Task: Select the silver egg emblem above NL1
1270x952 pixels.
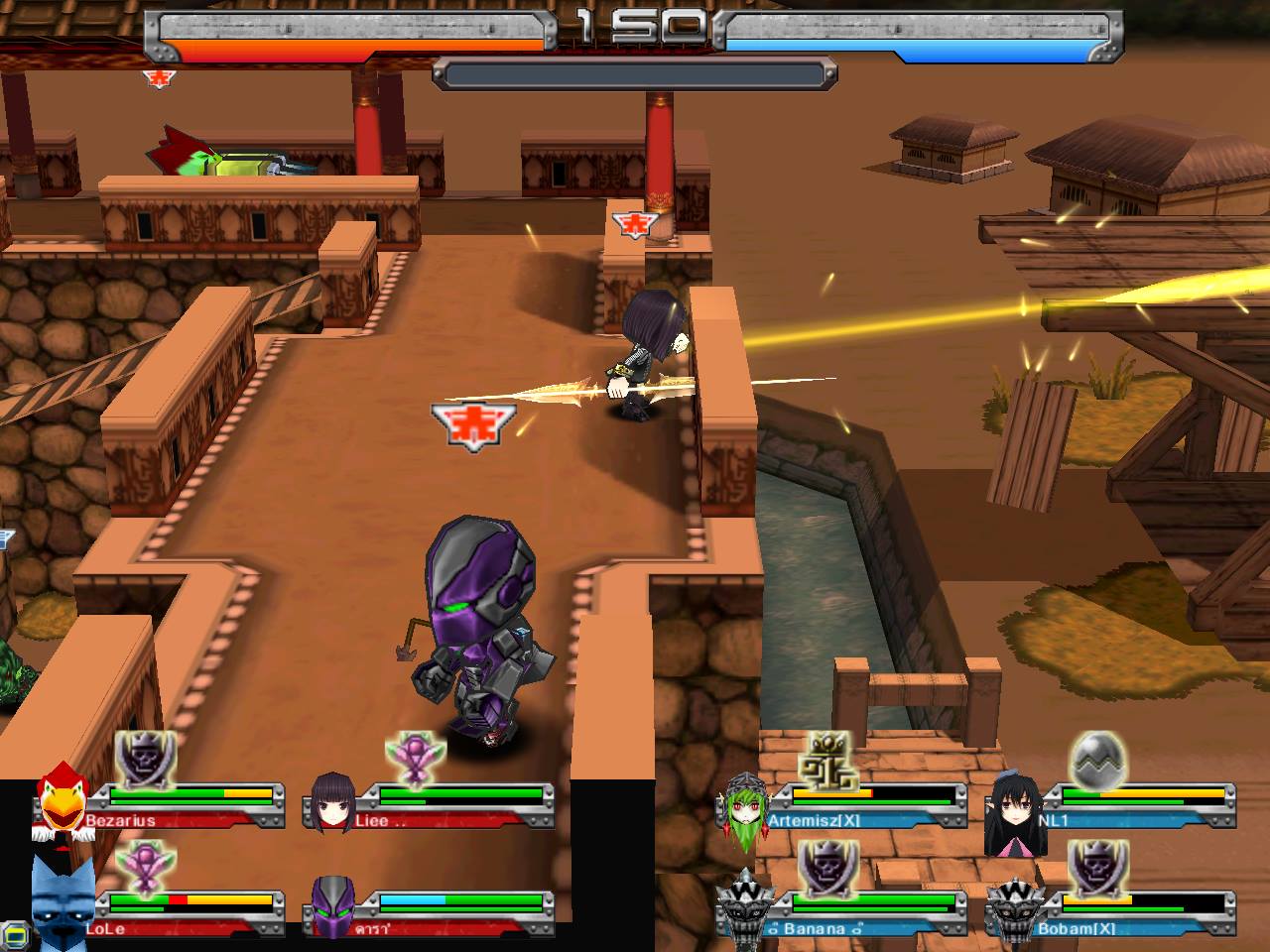Action: (x=1097, y=760)
